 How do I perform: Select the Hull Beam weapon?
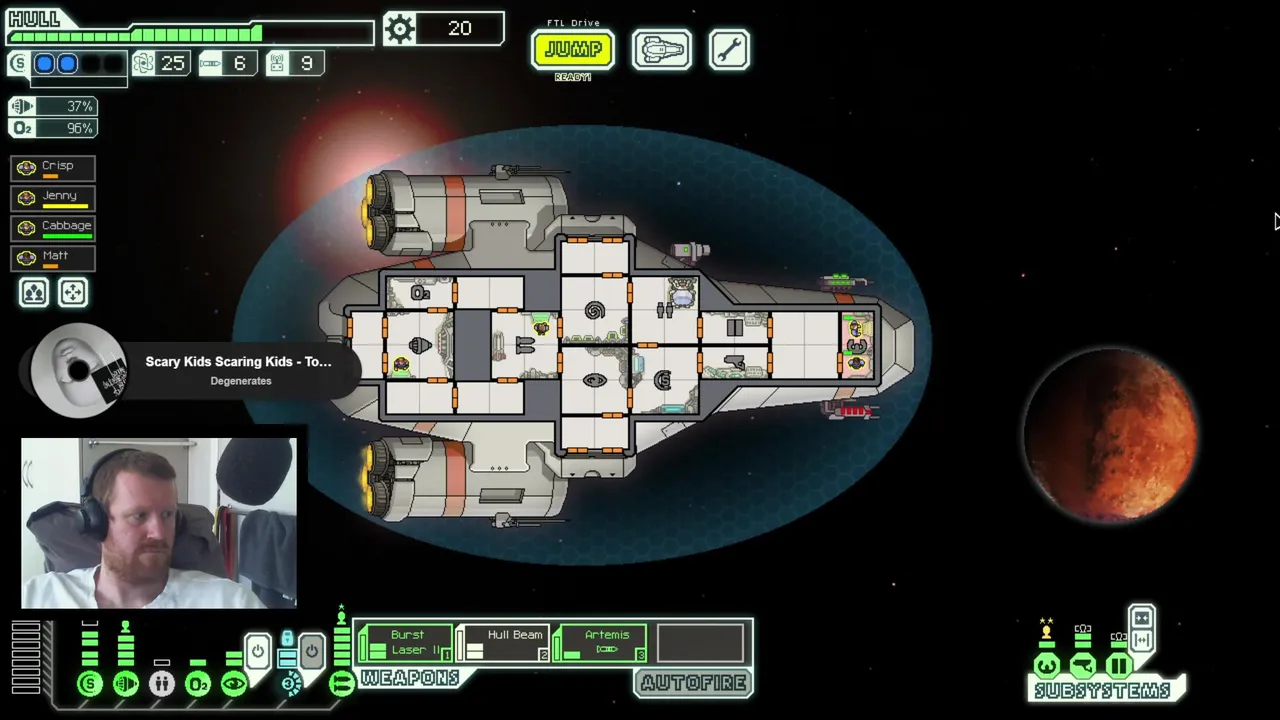click(x=503, y=643)
